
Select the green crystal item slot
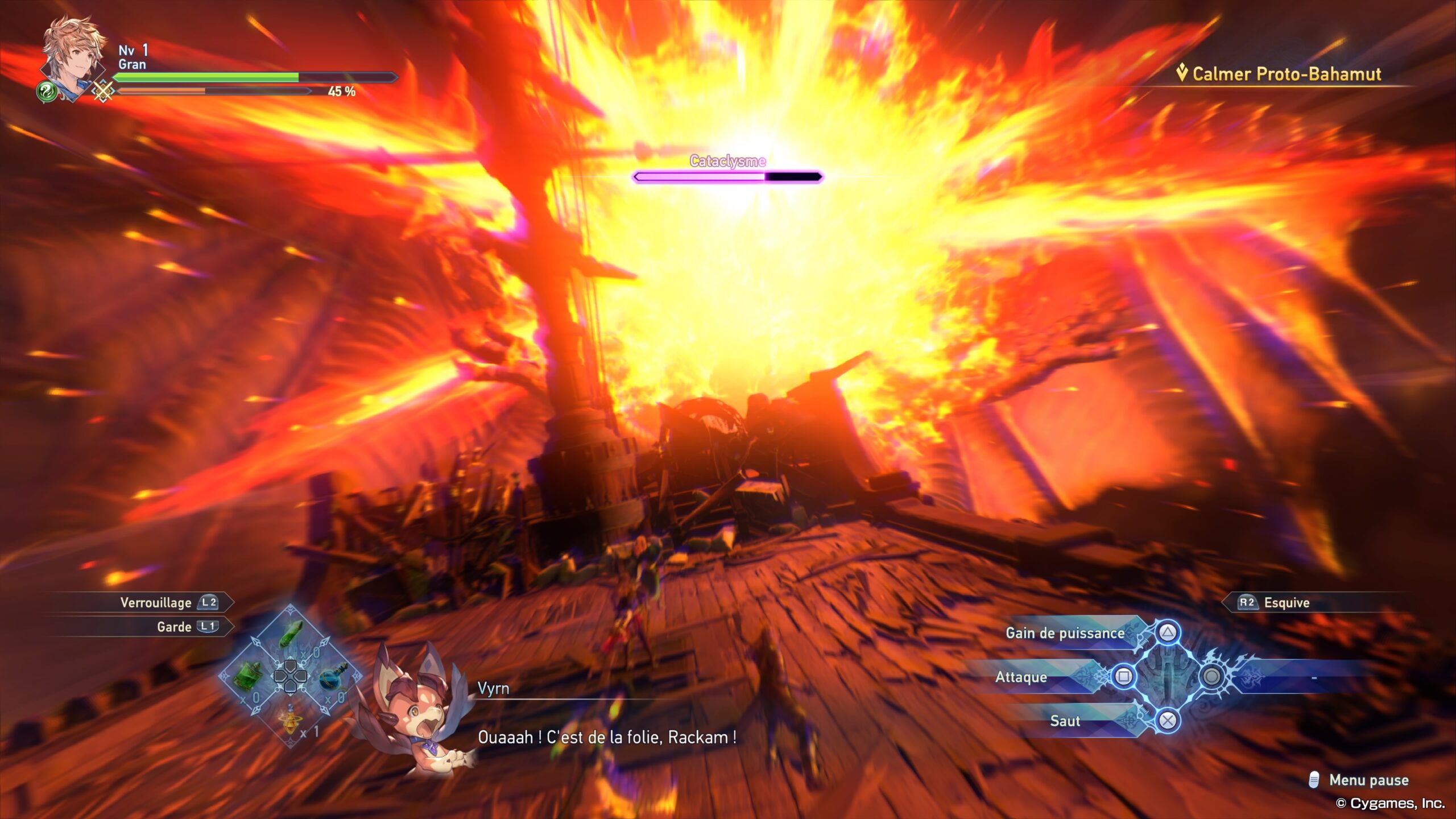click(291, 634)
